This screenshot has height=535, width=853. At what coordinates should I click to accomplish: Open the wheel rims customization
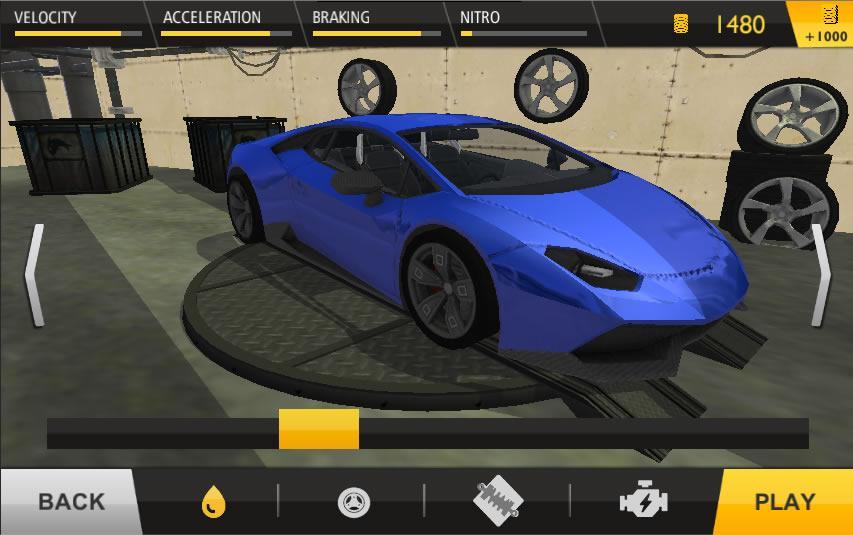point(351,501)
